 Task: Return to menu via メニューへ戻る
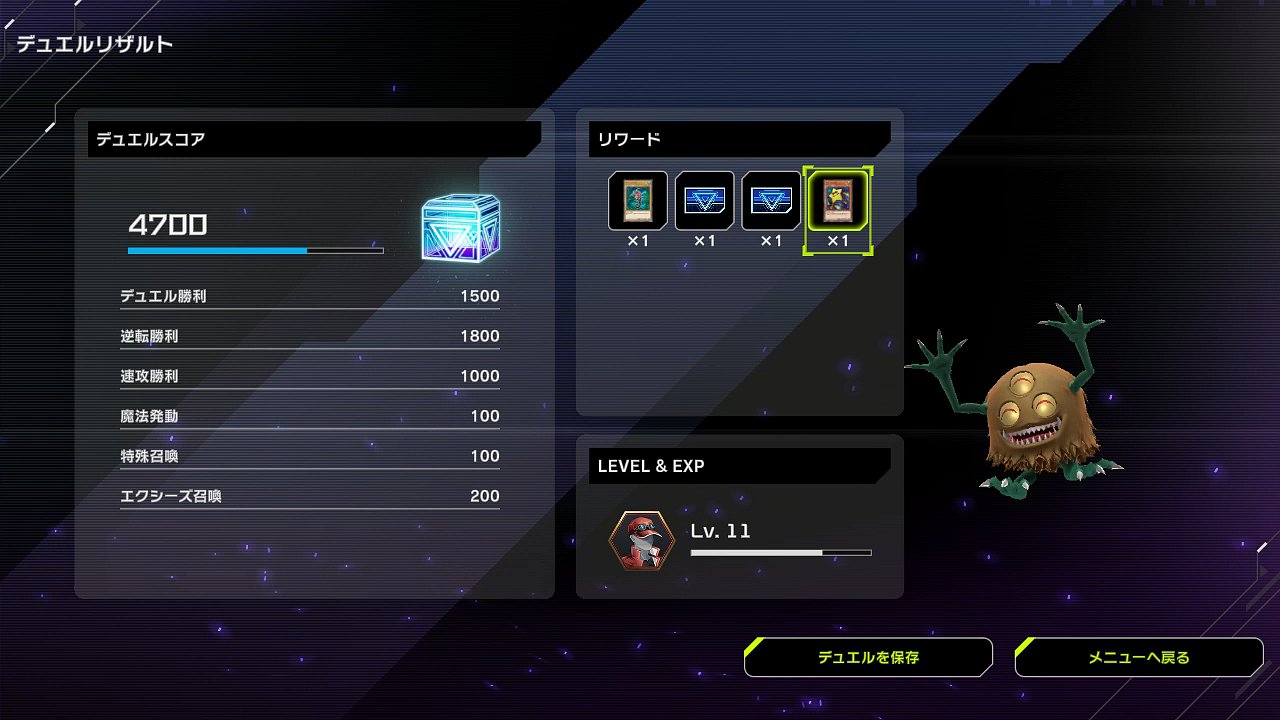tap(1139, 657)
